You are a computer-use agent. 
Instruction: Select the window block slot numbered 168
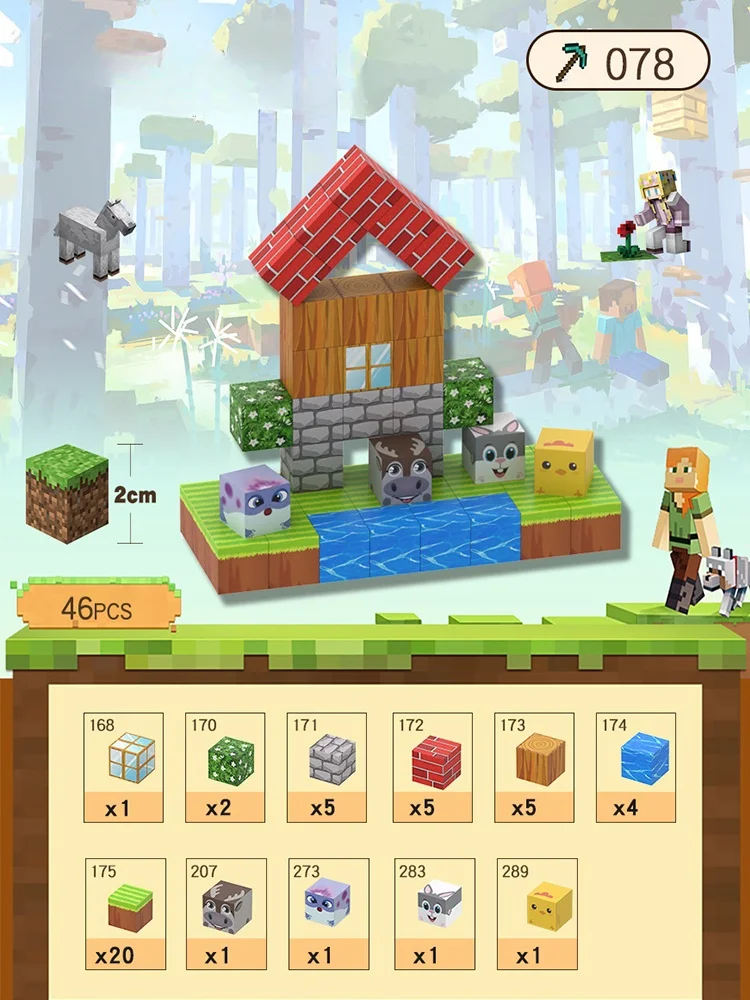pos(124,767)
